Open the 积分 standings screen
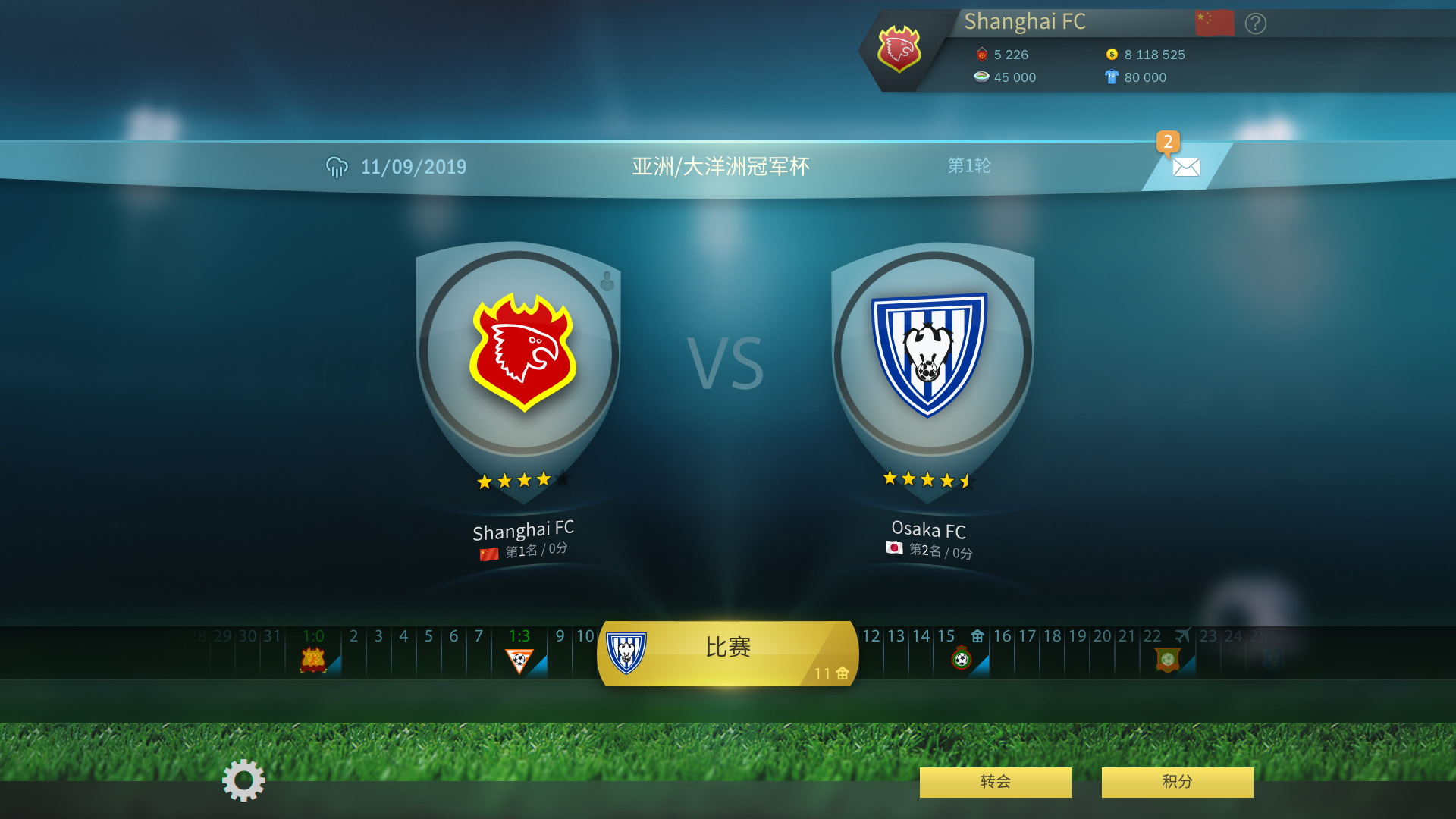The width and height of the screenshot is (1456, 819). [x=1177, y=782]
